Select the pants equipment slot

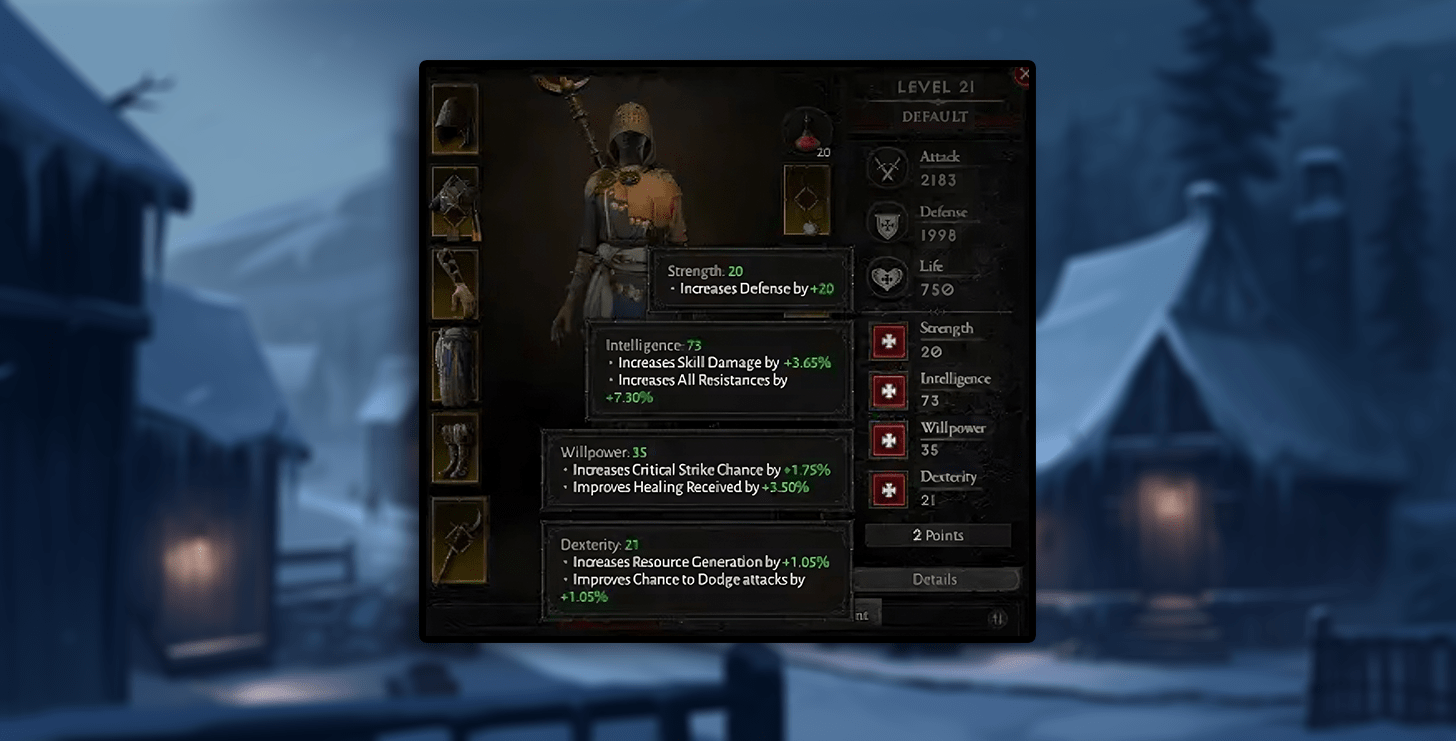coord(455,366)
